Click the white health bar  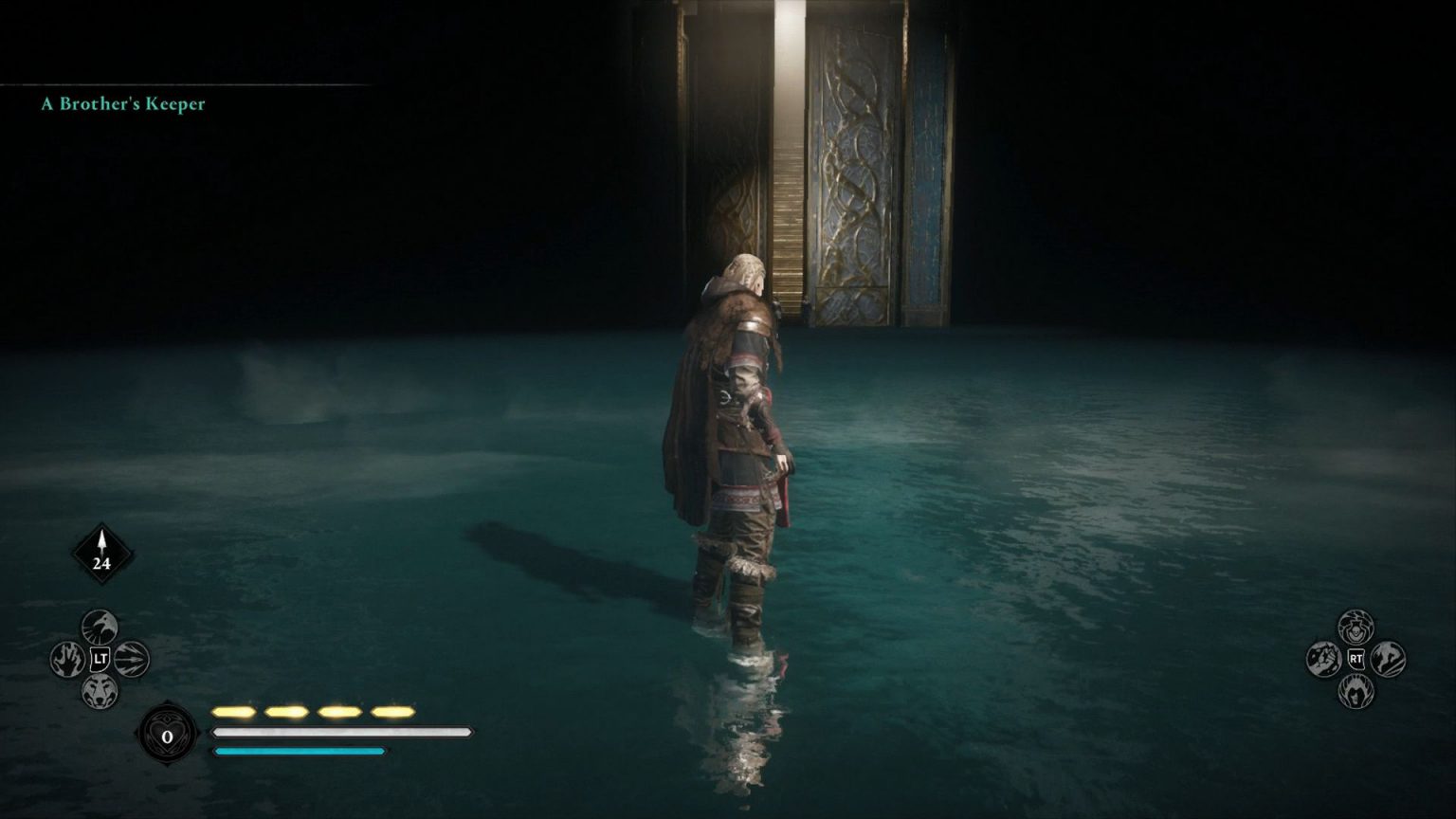click(341, 733)
